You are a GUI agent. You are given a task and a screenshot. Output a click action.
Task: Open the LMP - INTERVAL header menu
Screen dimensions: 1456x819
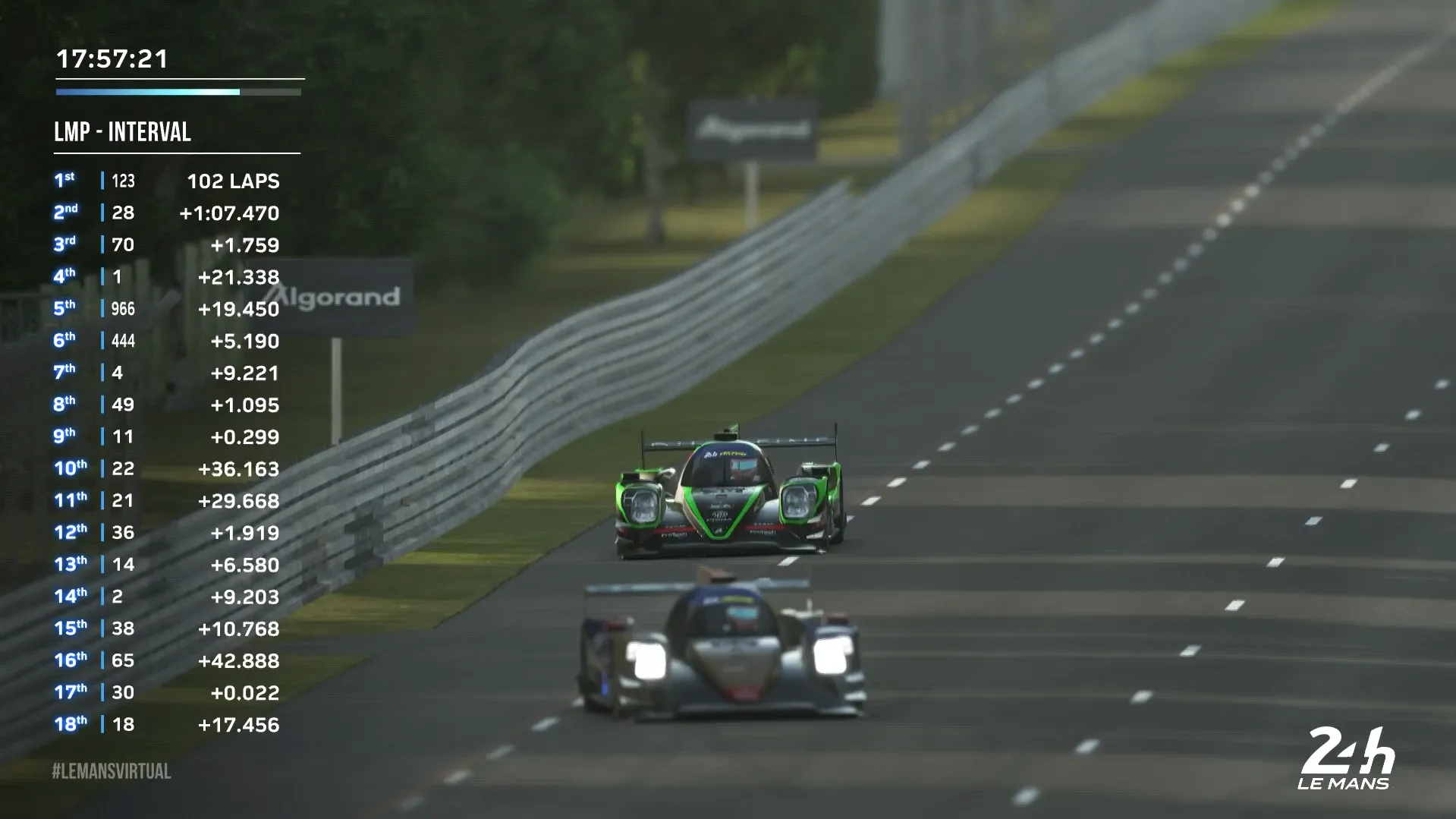point(121,132)
